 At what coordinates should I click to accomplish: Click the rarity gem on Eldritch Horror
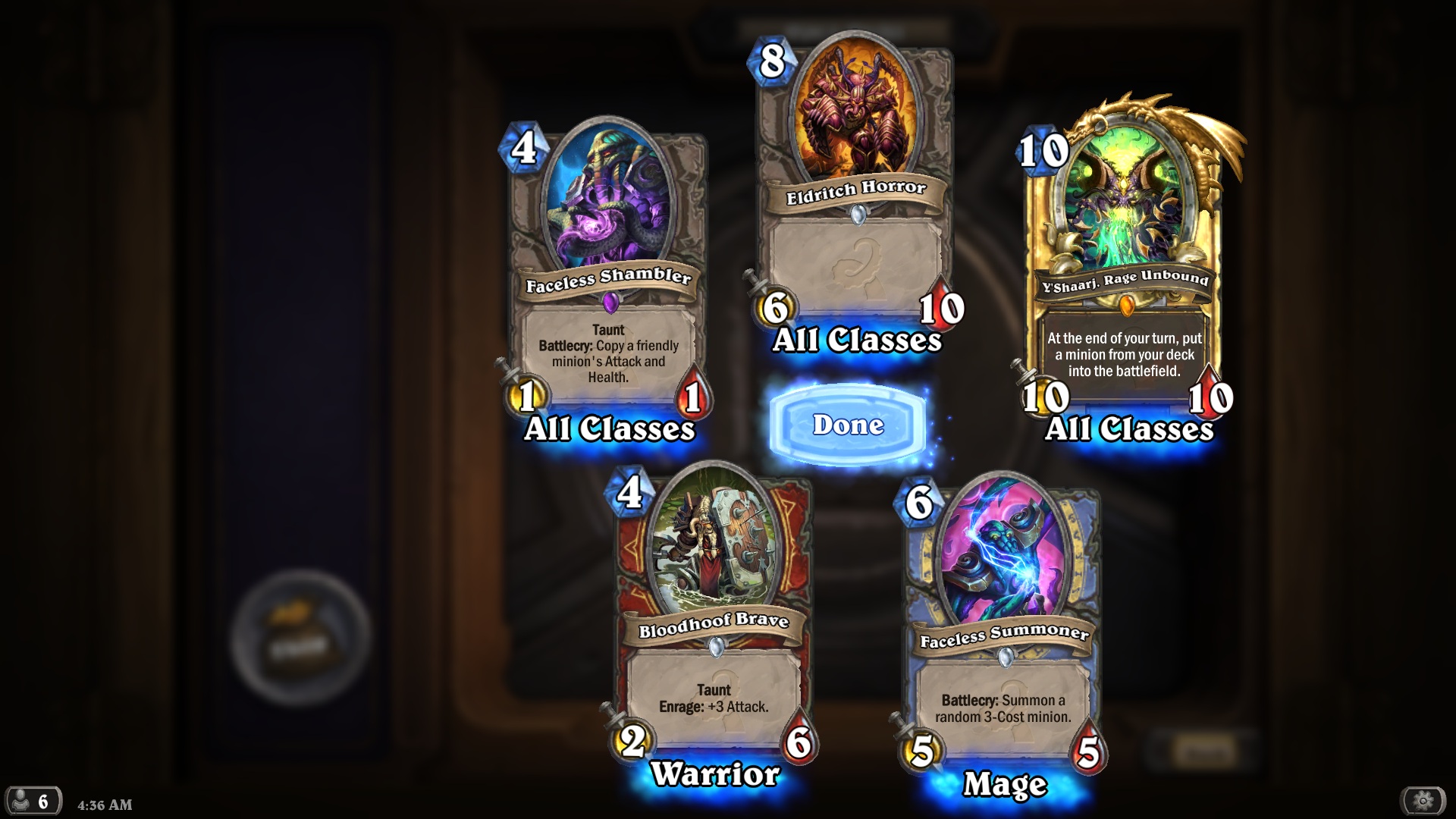point(858,216)
